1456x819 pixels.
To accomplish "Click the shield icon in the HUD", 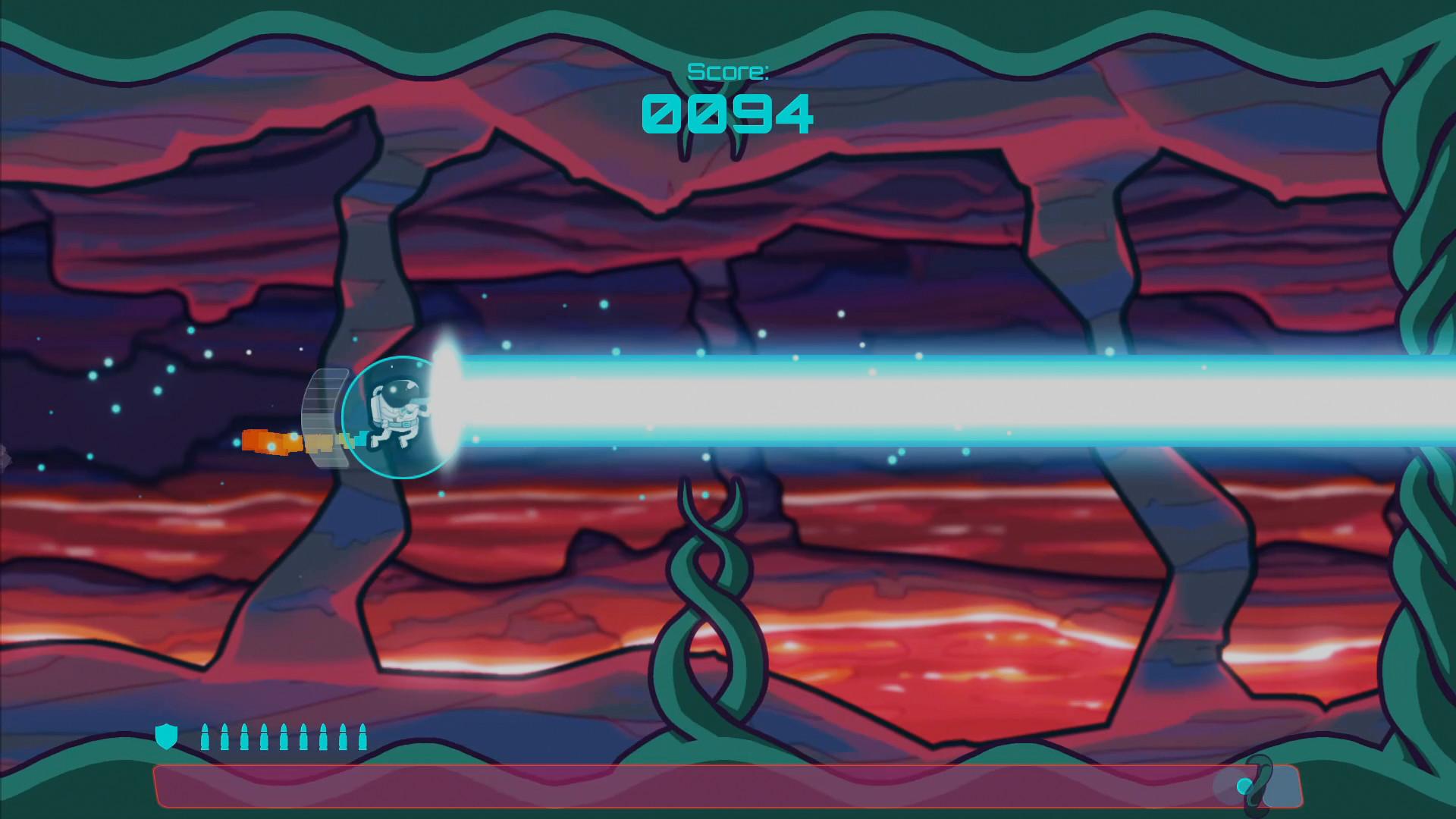I will [x=167, y=735].
